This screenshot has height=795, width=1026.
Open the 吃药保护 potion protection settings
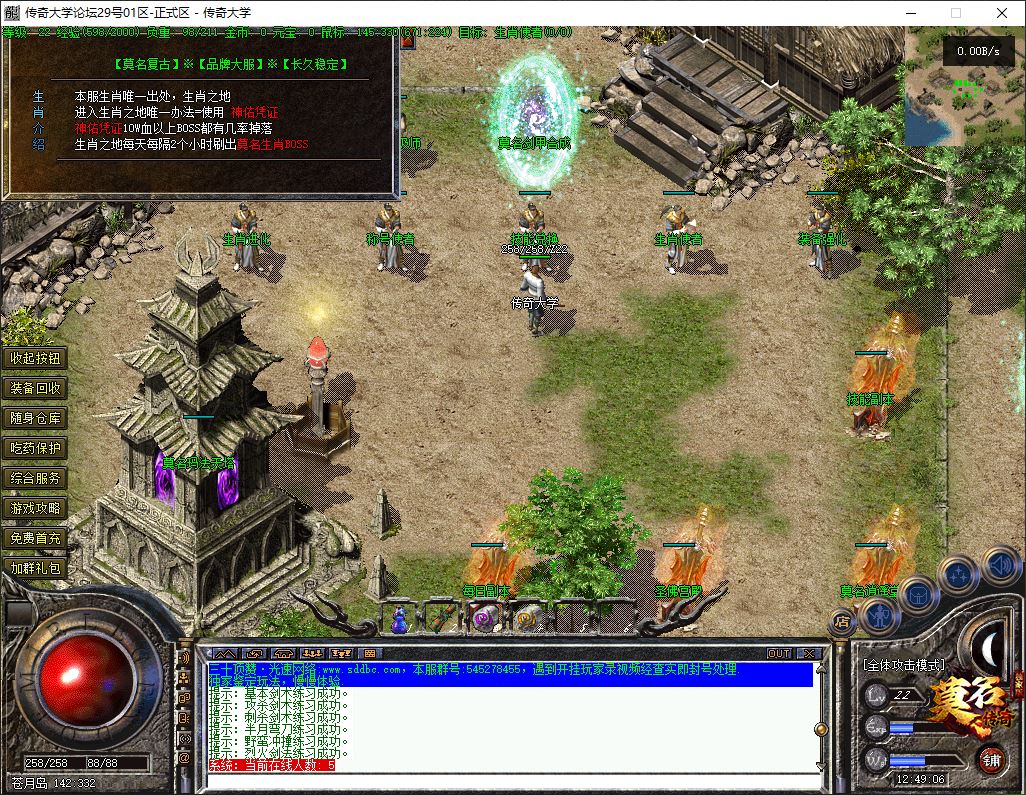36,448
